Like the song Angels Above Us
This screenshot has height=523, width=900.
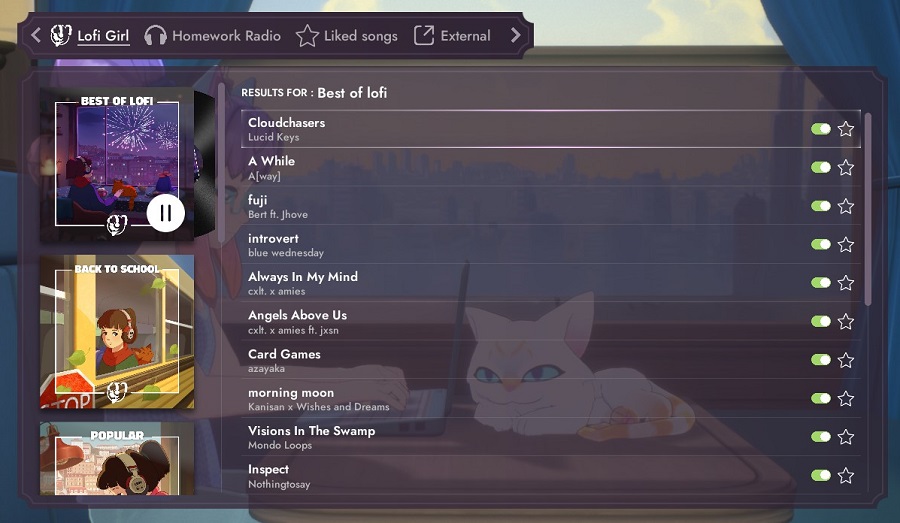(x=846, y=322)
